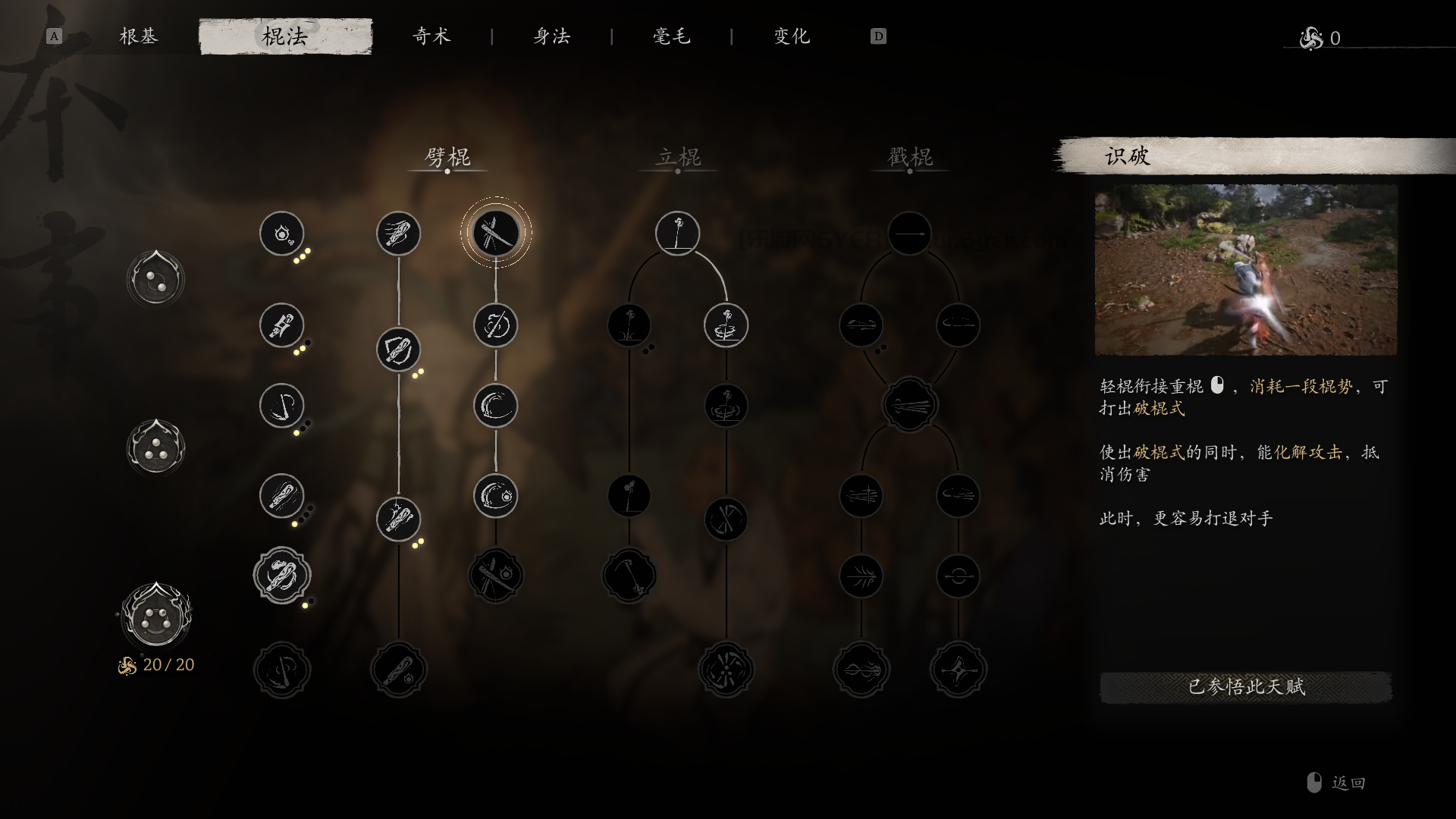This screenshot has height=819, width=1456.
Task: Select the central merging node in 戳棍 tree
Action: tap(909, 406)
